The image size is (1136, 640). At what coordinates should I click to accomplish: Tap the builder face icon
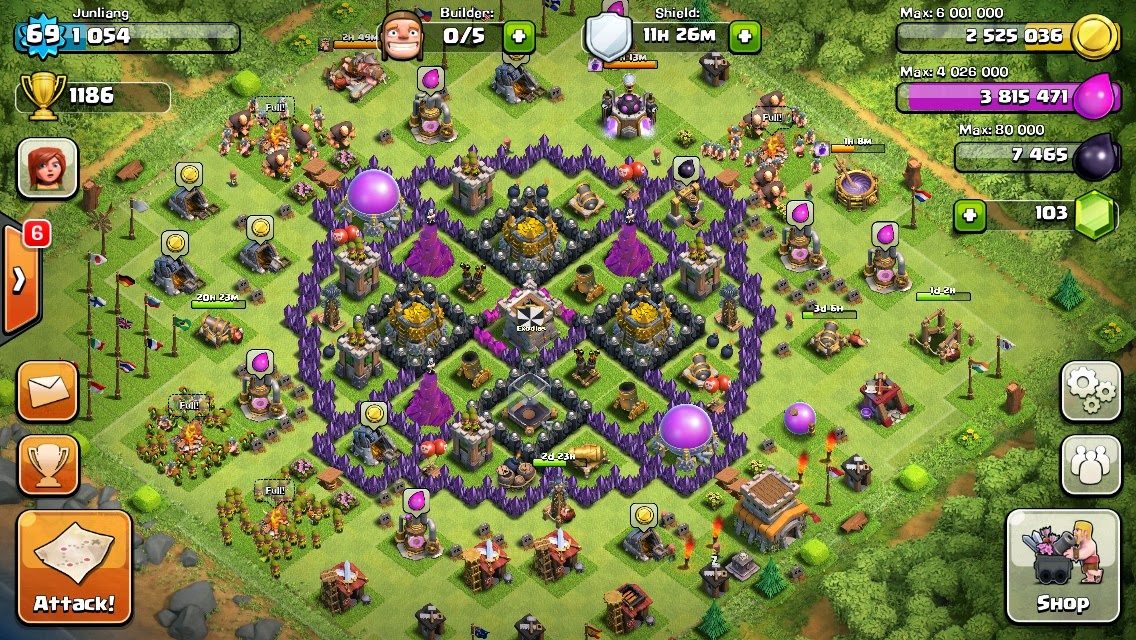pyautogui.click(x=407, y=38)
